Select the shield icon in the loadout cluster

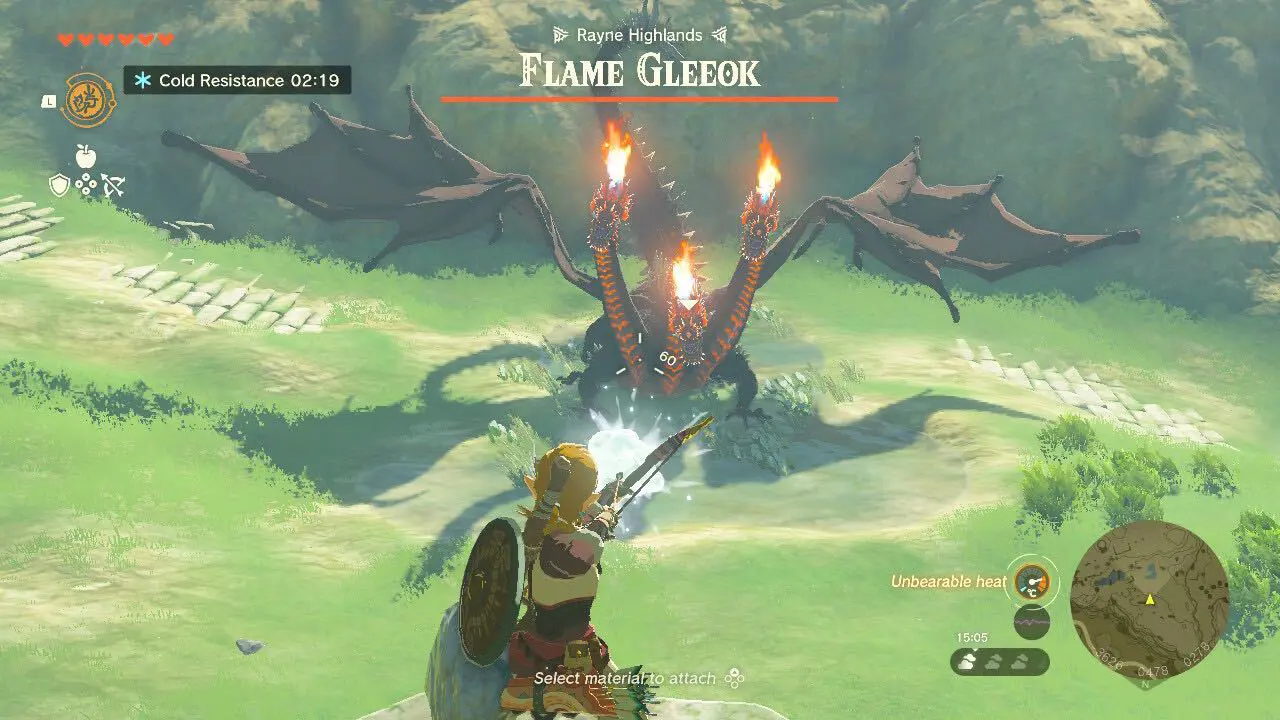coord(59,185)
